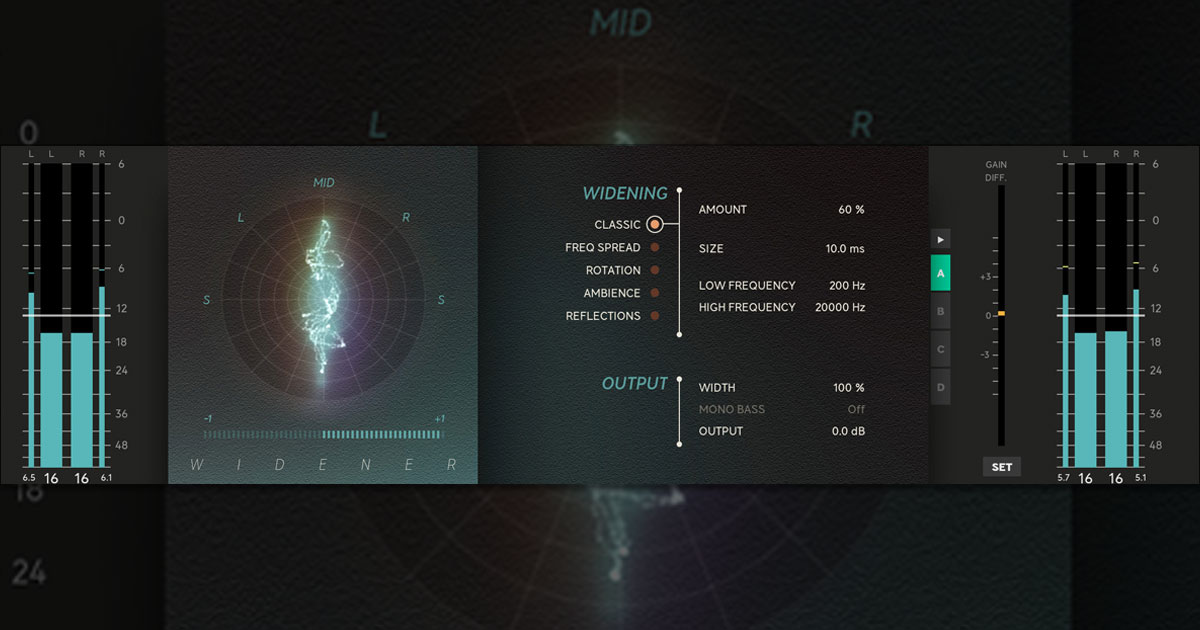The width and height of the screenshot is (1200, 630).
Task: Click the orange gain diff slider marker
Action: click(1001, 314)
